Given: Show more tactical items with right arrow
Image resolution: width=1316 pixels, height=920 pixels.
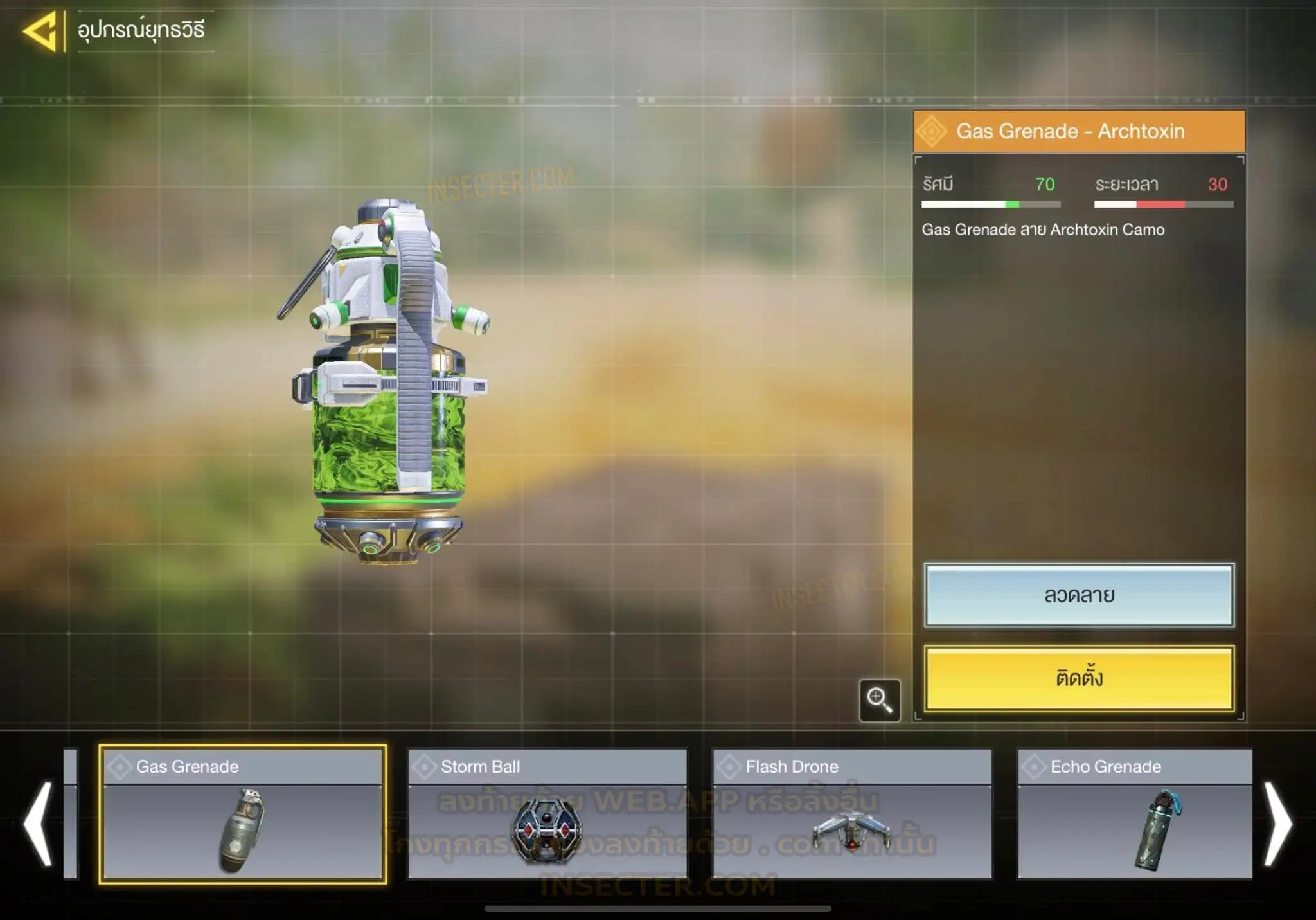Looking at the screenshot, I should (1277, 824).
